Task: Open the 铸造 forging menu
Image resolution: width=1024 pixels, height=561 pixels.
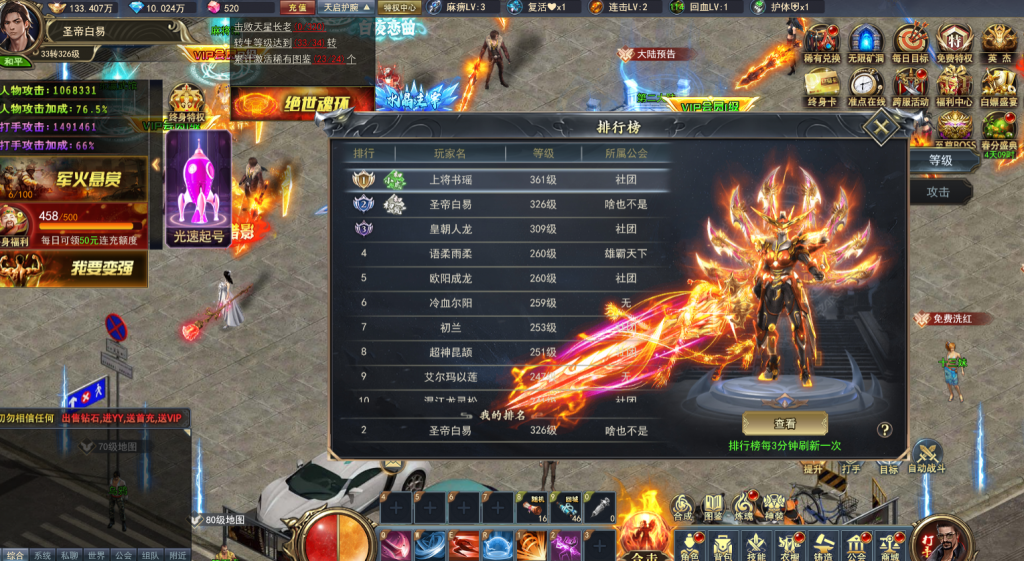Action: pyautogui.click(x=823, y=545)
